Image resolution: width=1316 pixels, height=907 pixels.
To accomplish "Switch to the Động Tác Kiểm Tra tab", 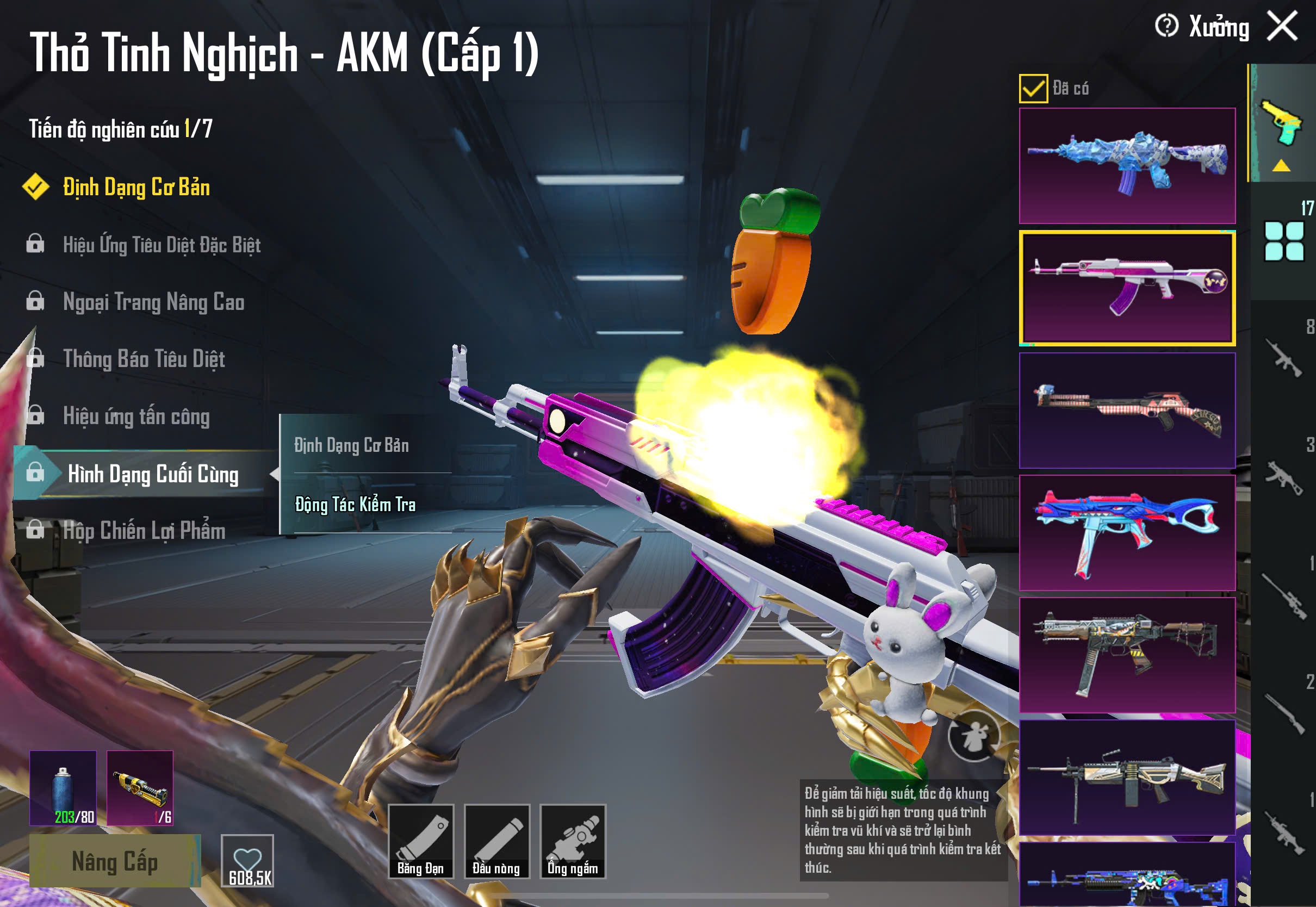I will [354, 504].
